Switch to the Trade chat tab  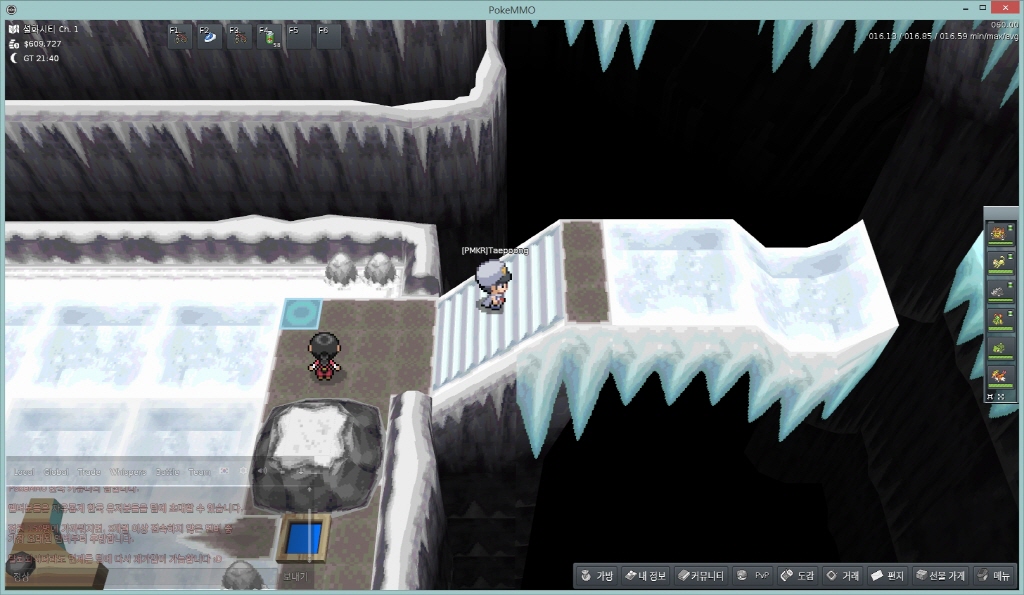tap(90, 471)
